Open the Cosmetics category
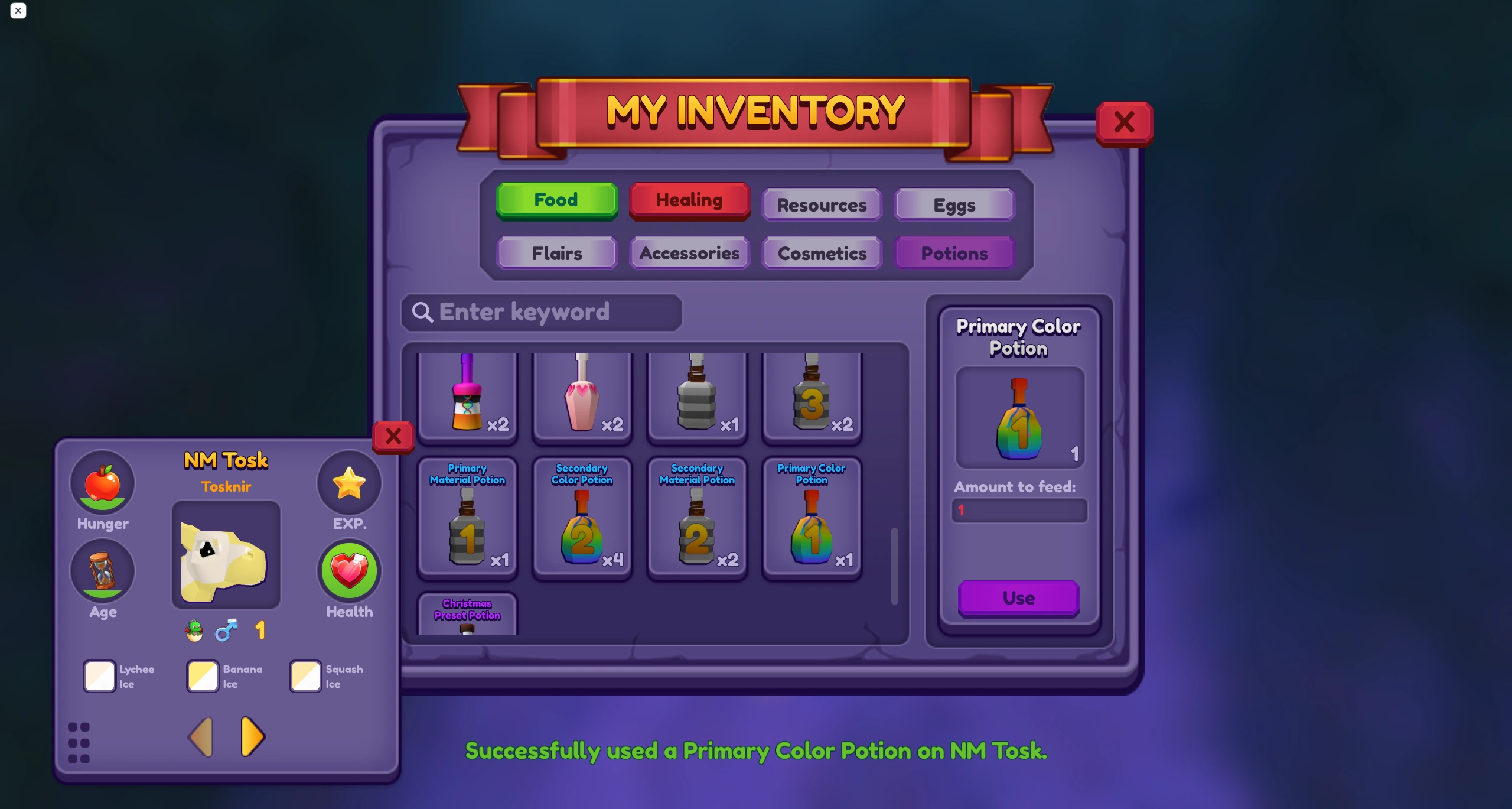 pos(822,253)
